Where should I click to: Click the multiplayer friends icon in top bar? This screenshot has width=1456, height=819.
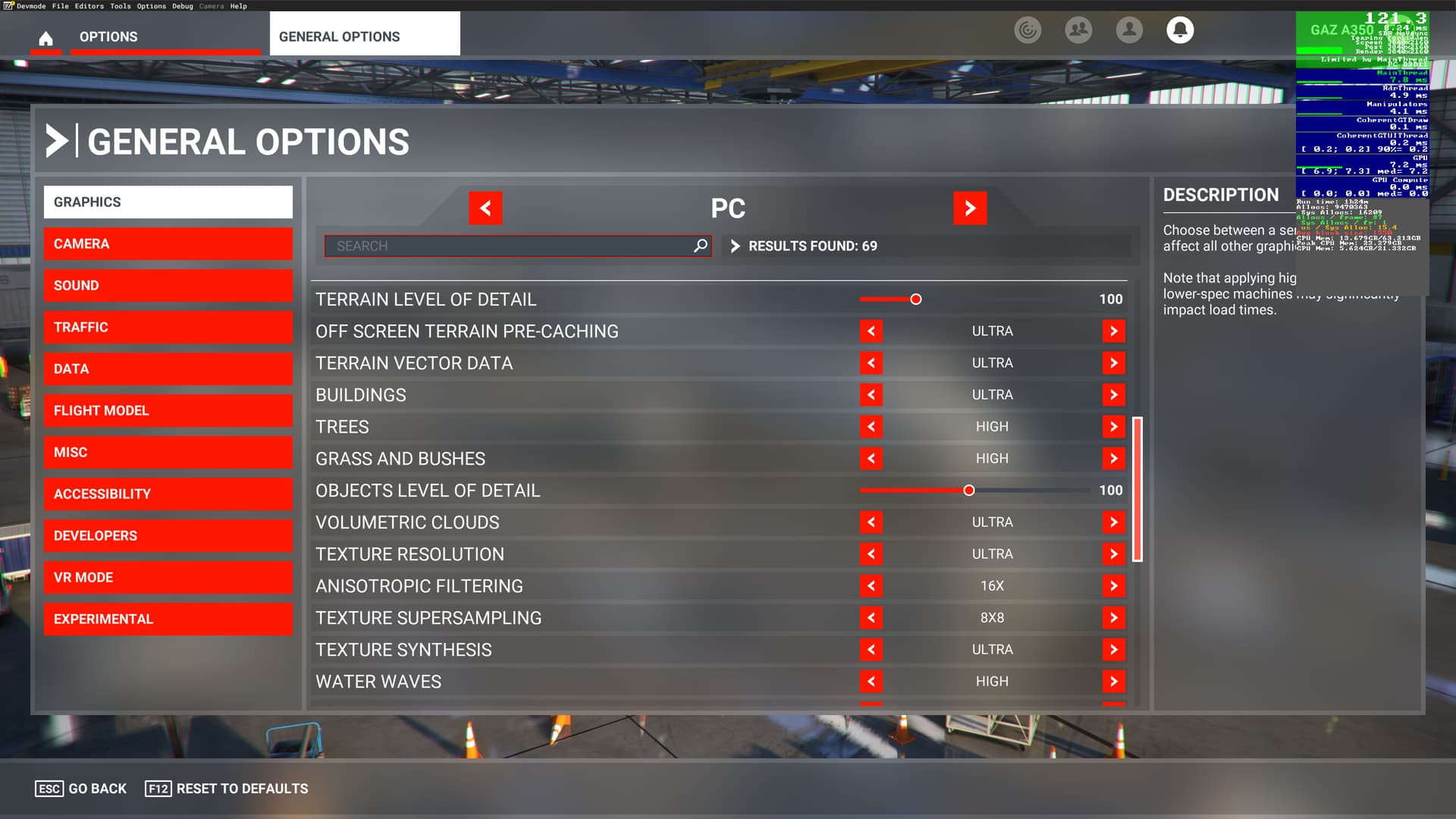pyautogui.click(x=1078, y=30)
